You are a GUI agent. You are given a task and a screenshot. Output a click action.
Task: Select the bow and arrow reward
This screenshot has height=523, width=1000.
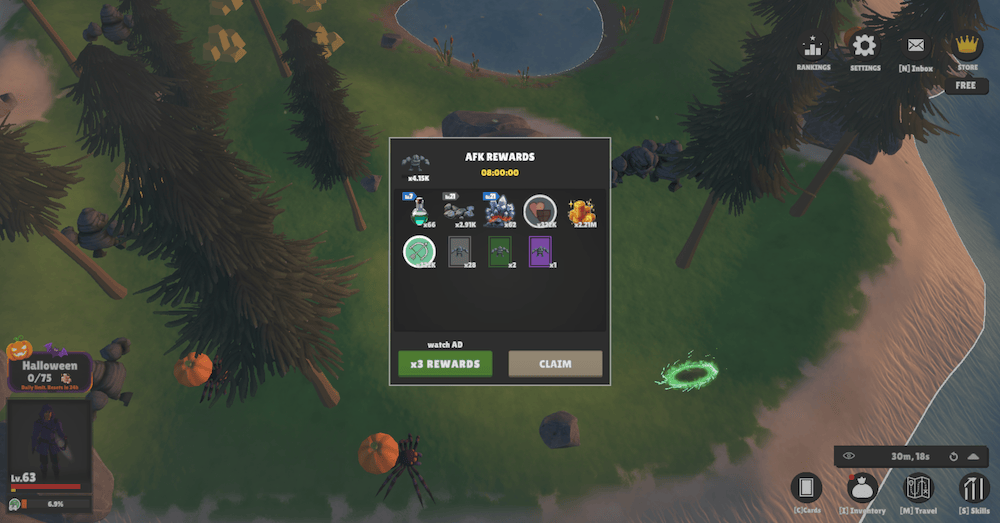click(419, 251)
